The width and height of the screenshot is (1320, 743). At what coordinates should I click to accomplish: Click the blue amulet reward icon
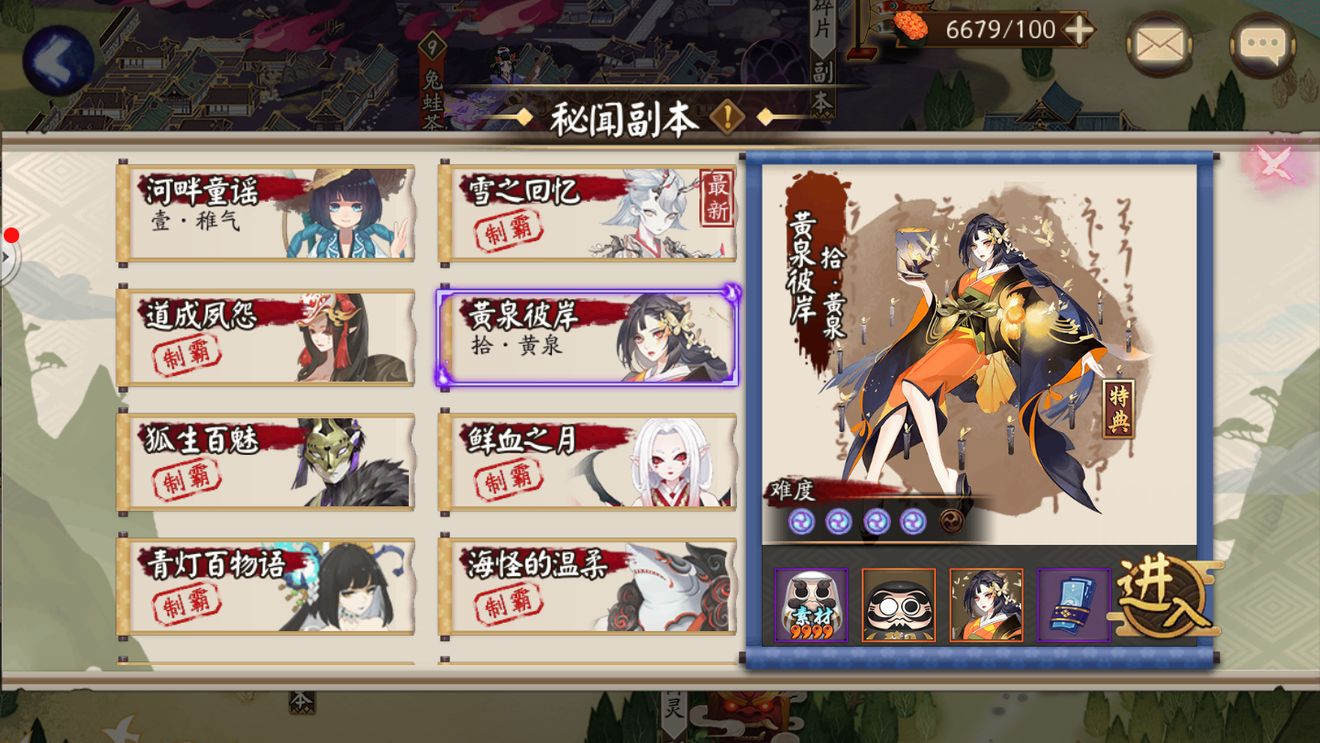1072,604
